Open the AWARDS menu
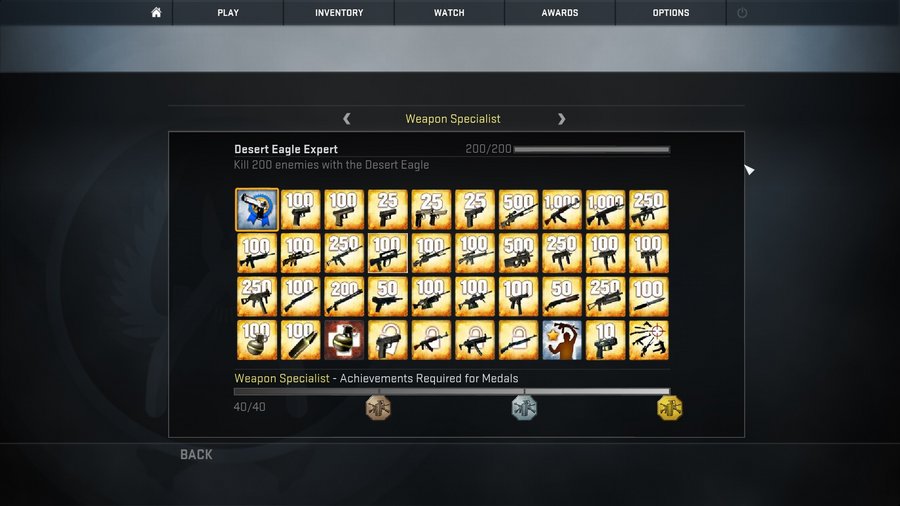This screenshot has width=900, height=506. (560, 13)
